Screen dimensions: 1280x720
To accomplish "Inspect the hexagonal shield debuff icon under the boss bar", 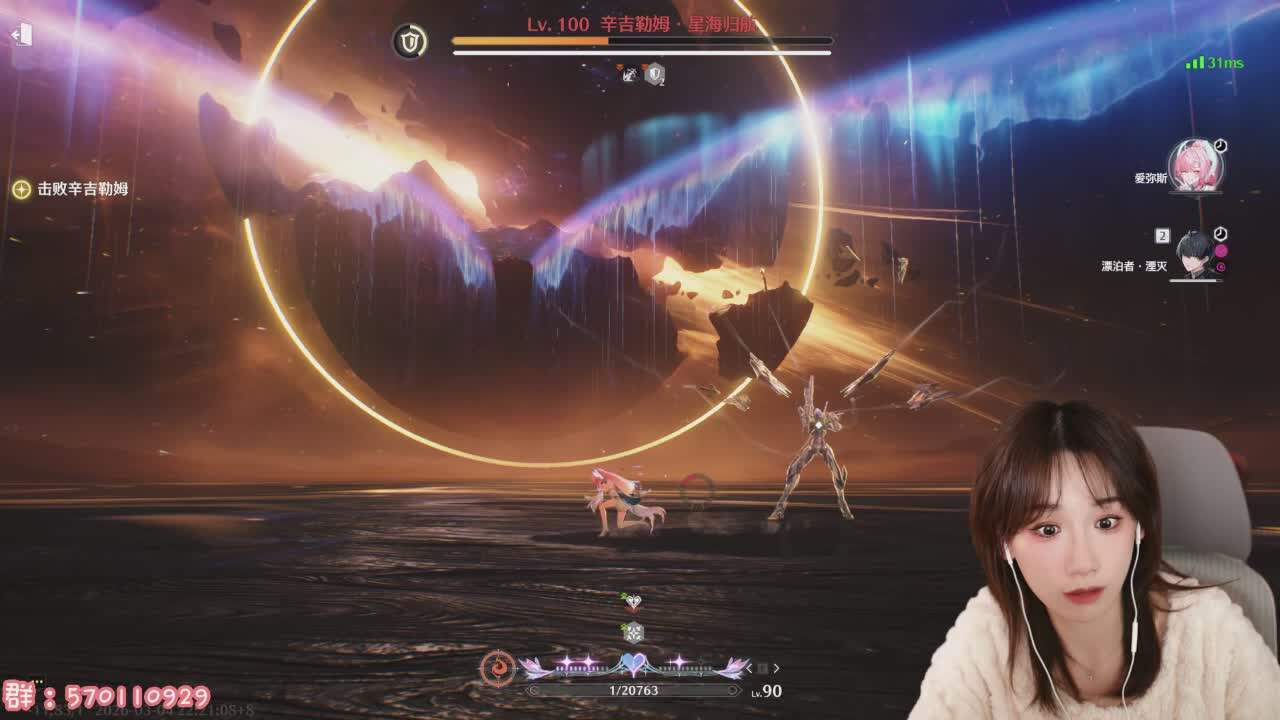I will tap(654, 74).
